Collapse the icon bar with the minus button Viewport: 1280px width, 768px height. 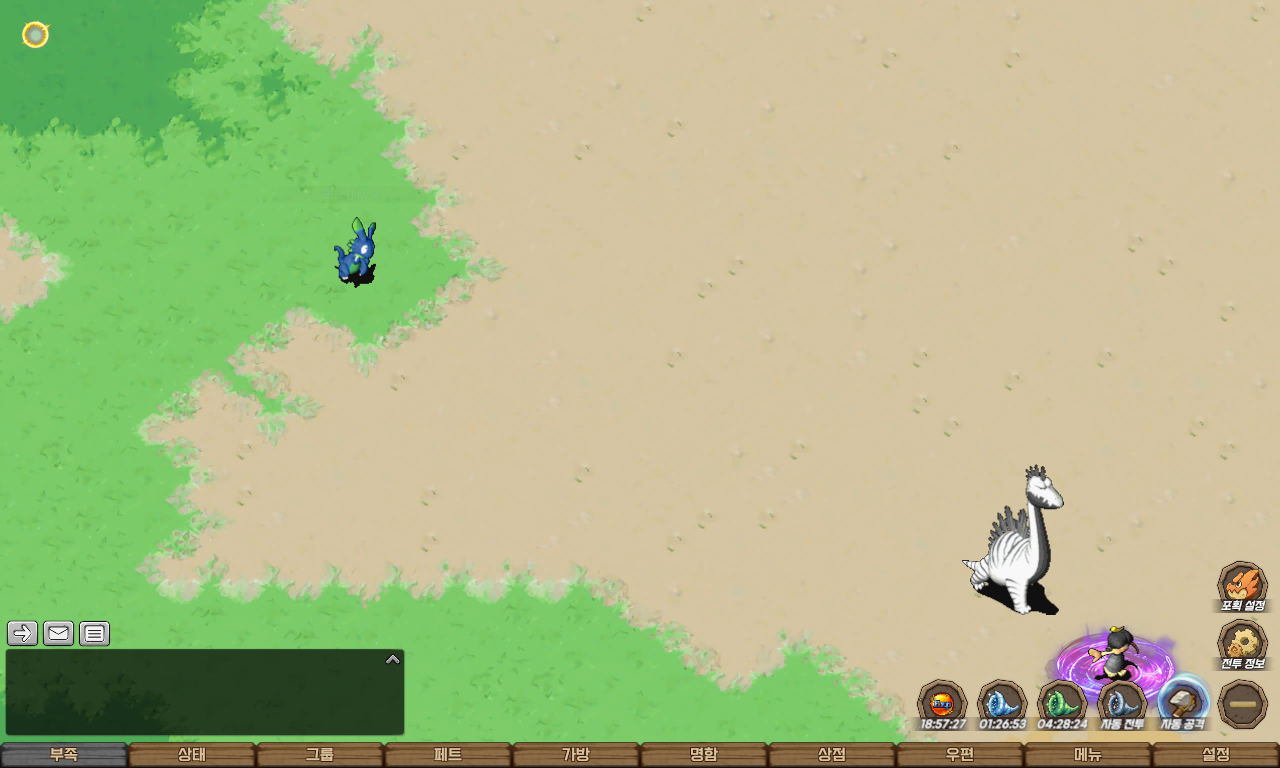pyautogui.click(x=1243, y=704)
